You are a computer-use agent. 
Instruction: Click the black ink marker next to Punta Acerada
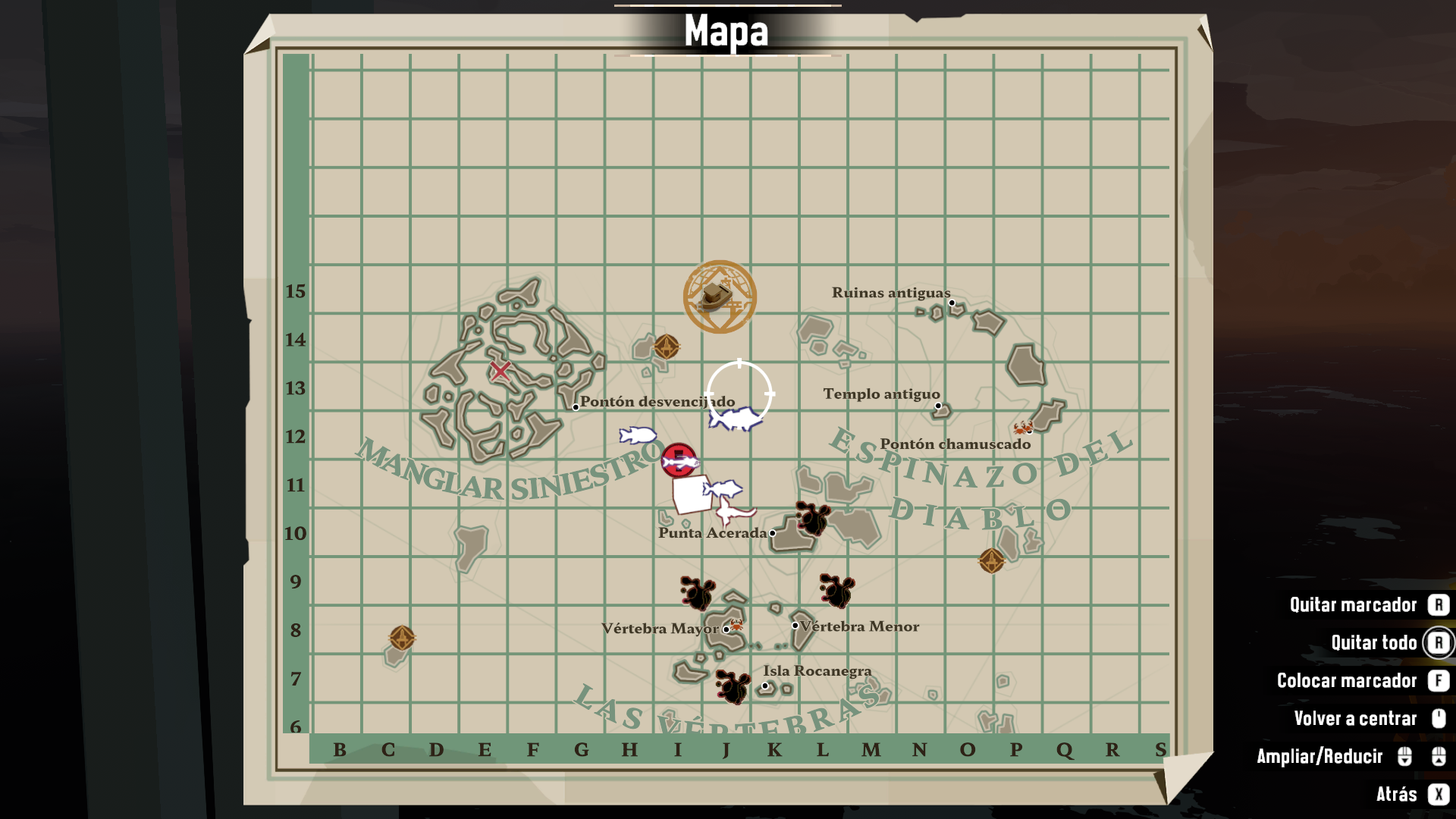812,519
